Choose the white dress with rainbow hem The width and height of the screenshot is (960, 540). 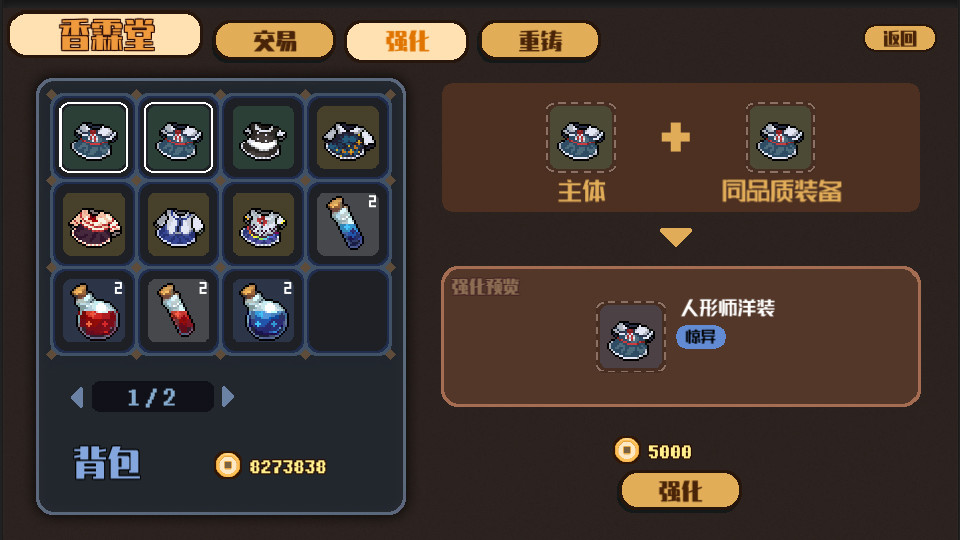[264, 223]
